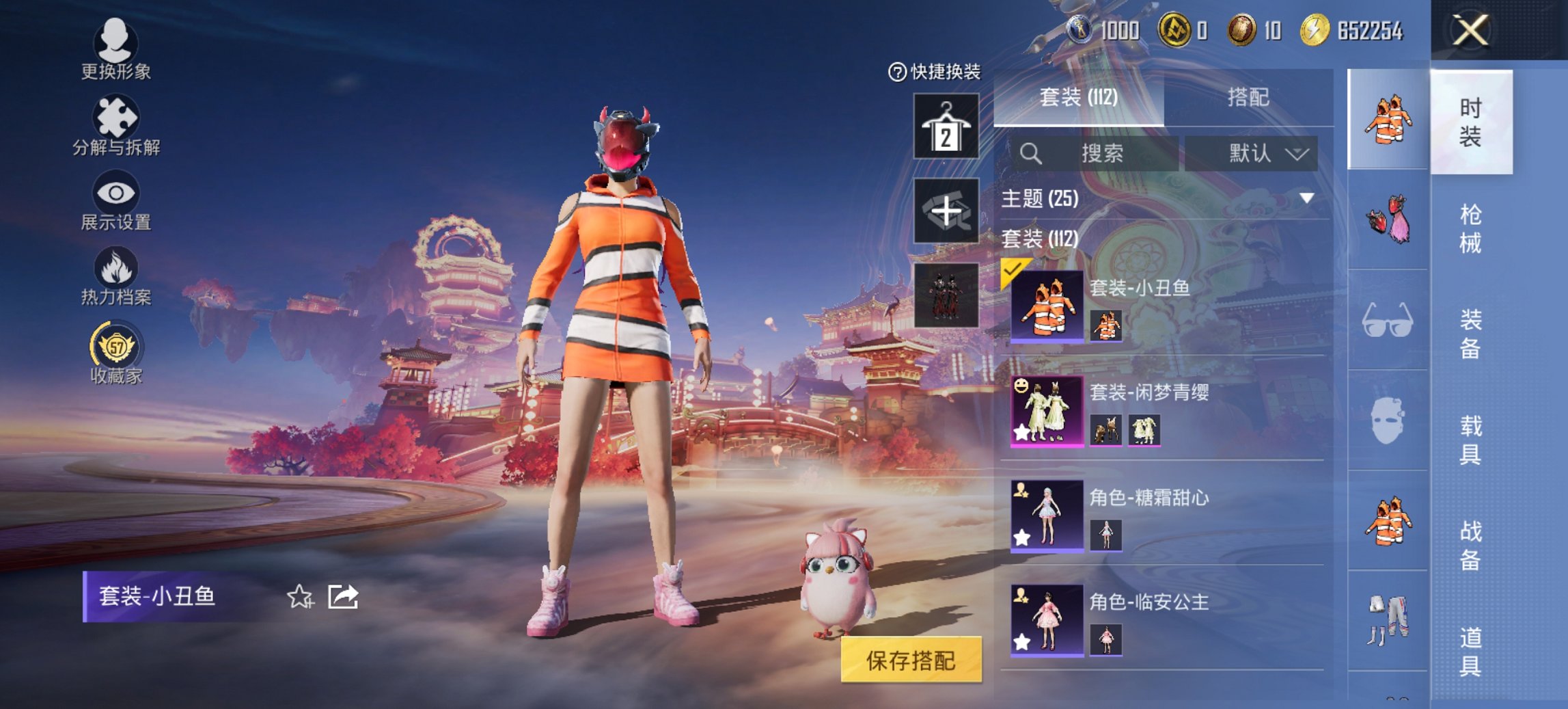Select the 分解与拆解 dismantle icon
The height and width of the screenshot is (709, 1568).
(116, 126)
